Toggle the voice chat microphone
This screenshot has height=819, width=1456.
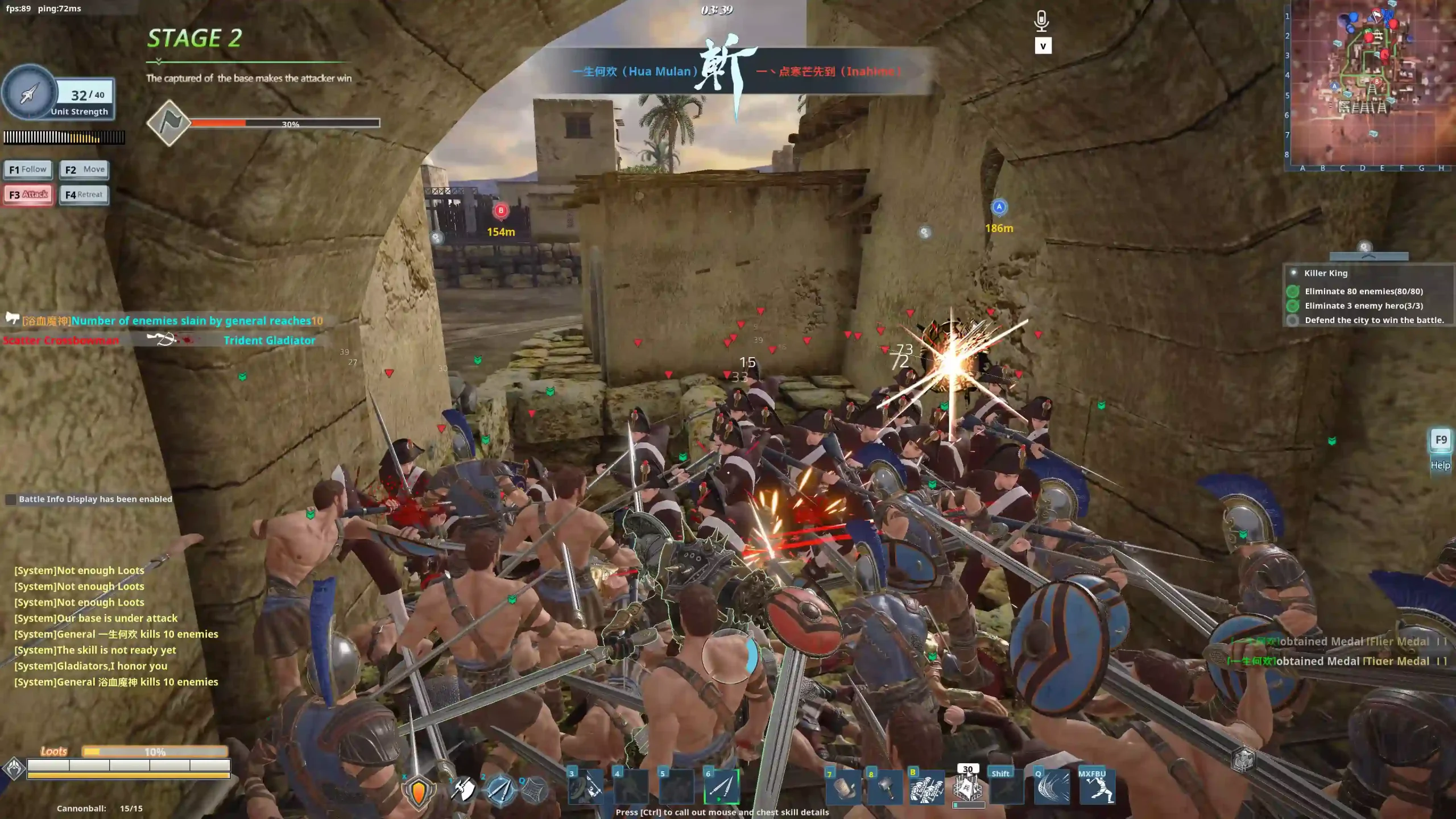point(1041,21)
